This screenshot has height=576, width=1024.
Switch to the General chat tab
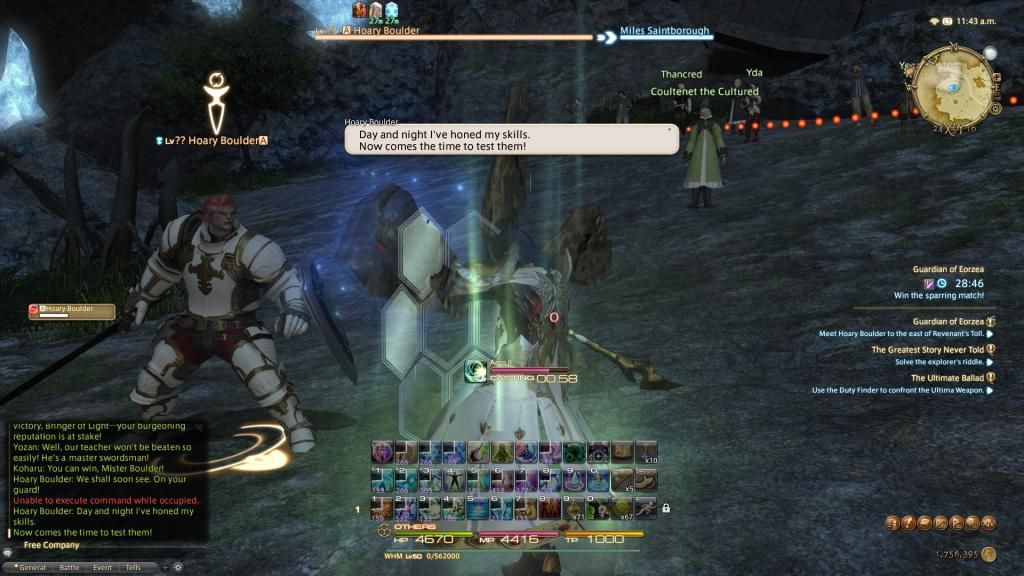coord(29,566)
